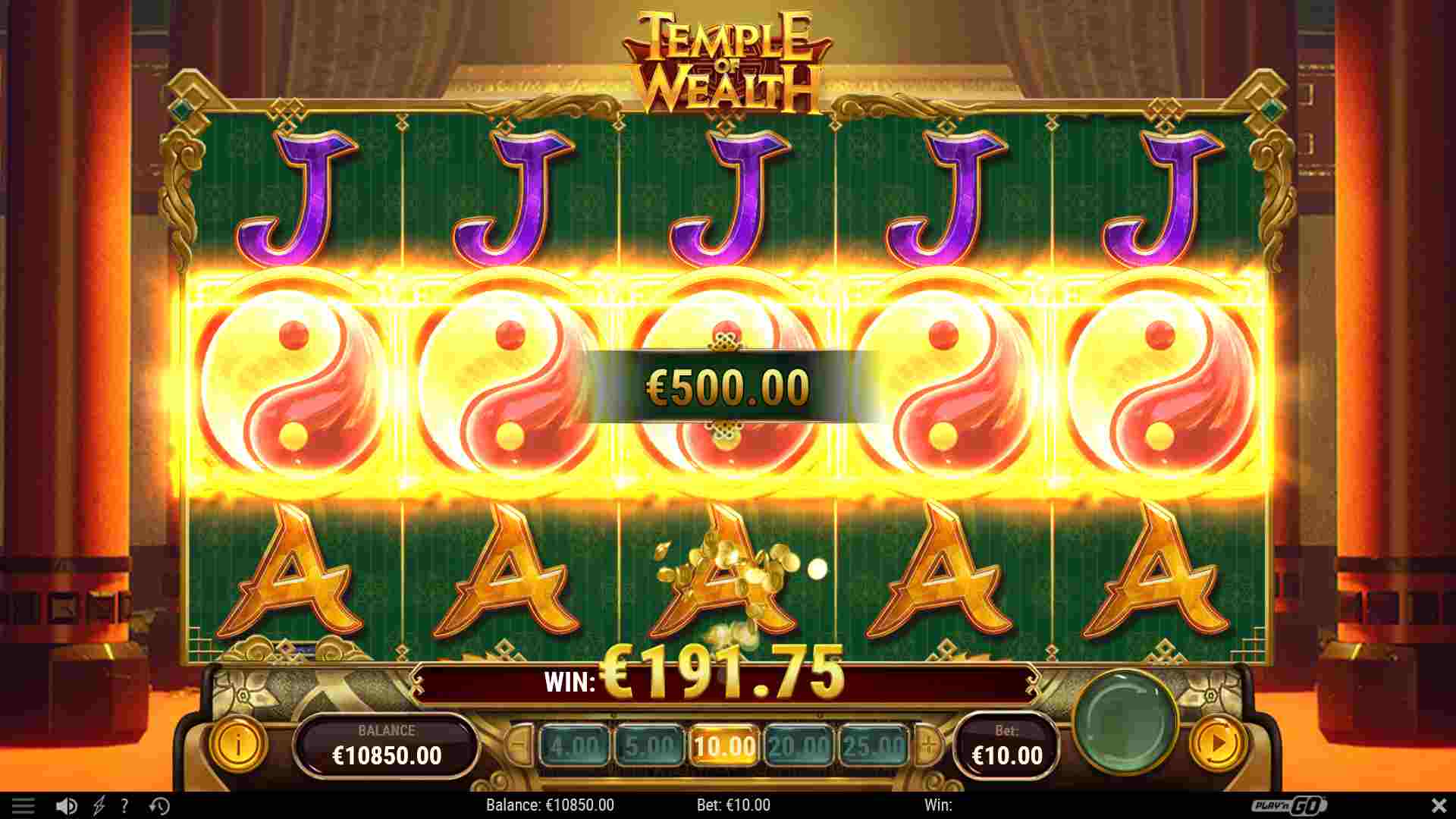This screenshot has height=819, width=1456.
Task: View game history via the clock icon
Action: pos(157,806)
